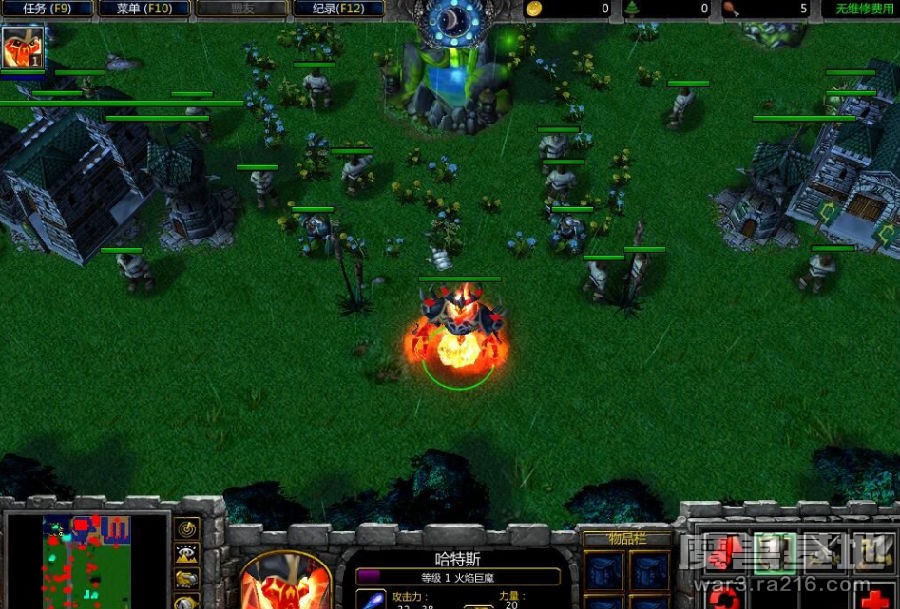Open the Quests (任务 F9) menu

[x=47, y=9]
